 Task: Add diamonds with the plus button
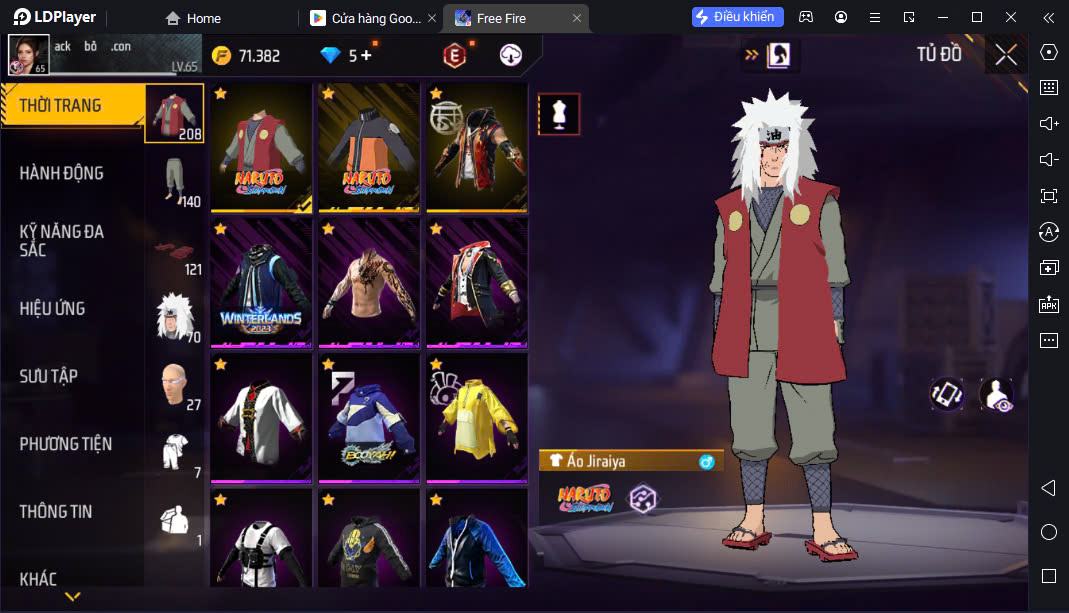coord(366,55)
